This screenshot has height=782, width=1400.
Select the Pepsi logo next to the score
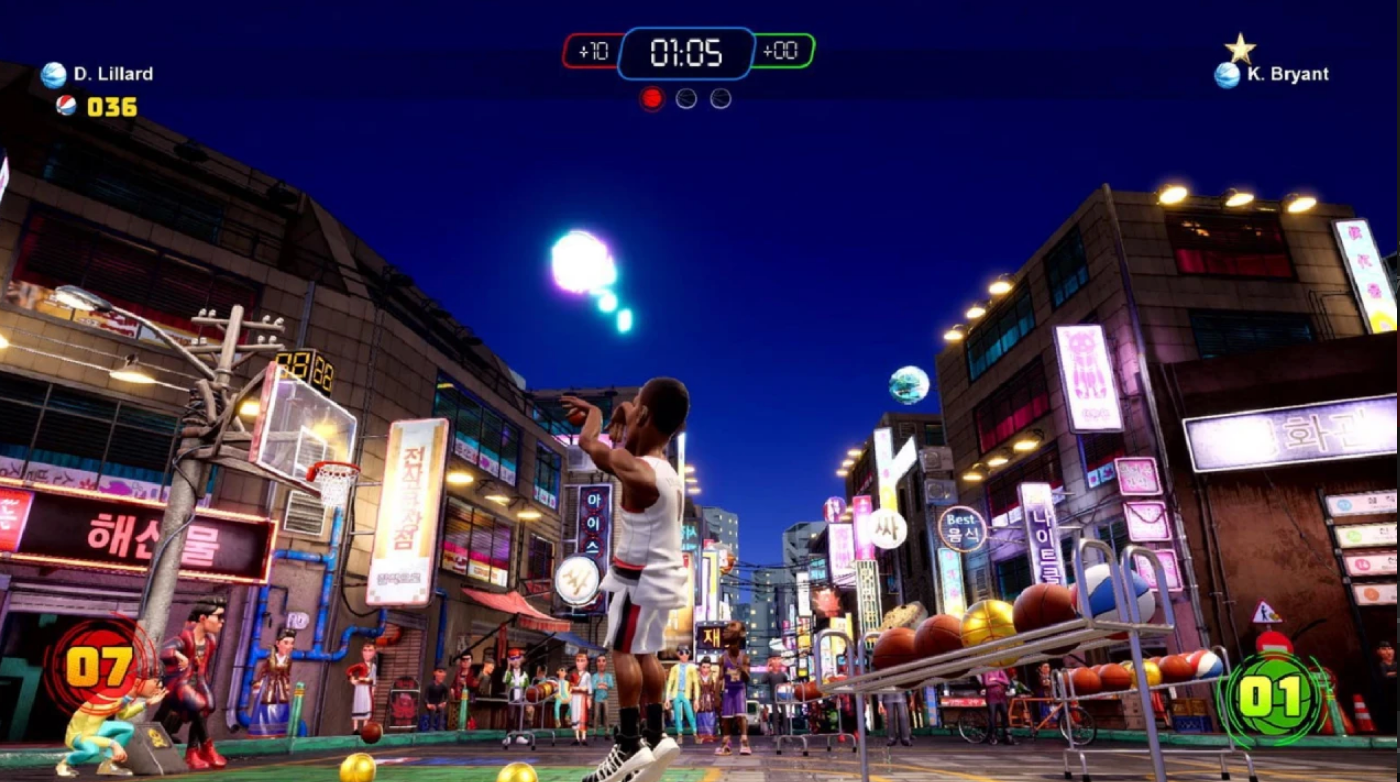point(66,103)
